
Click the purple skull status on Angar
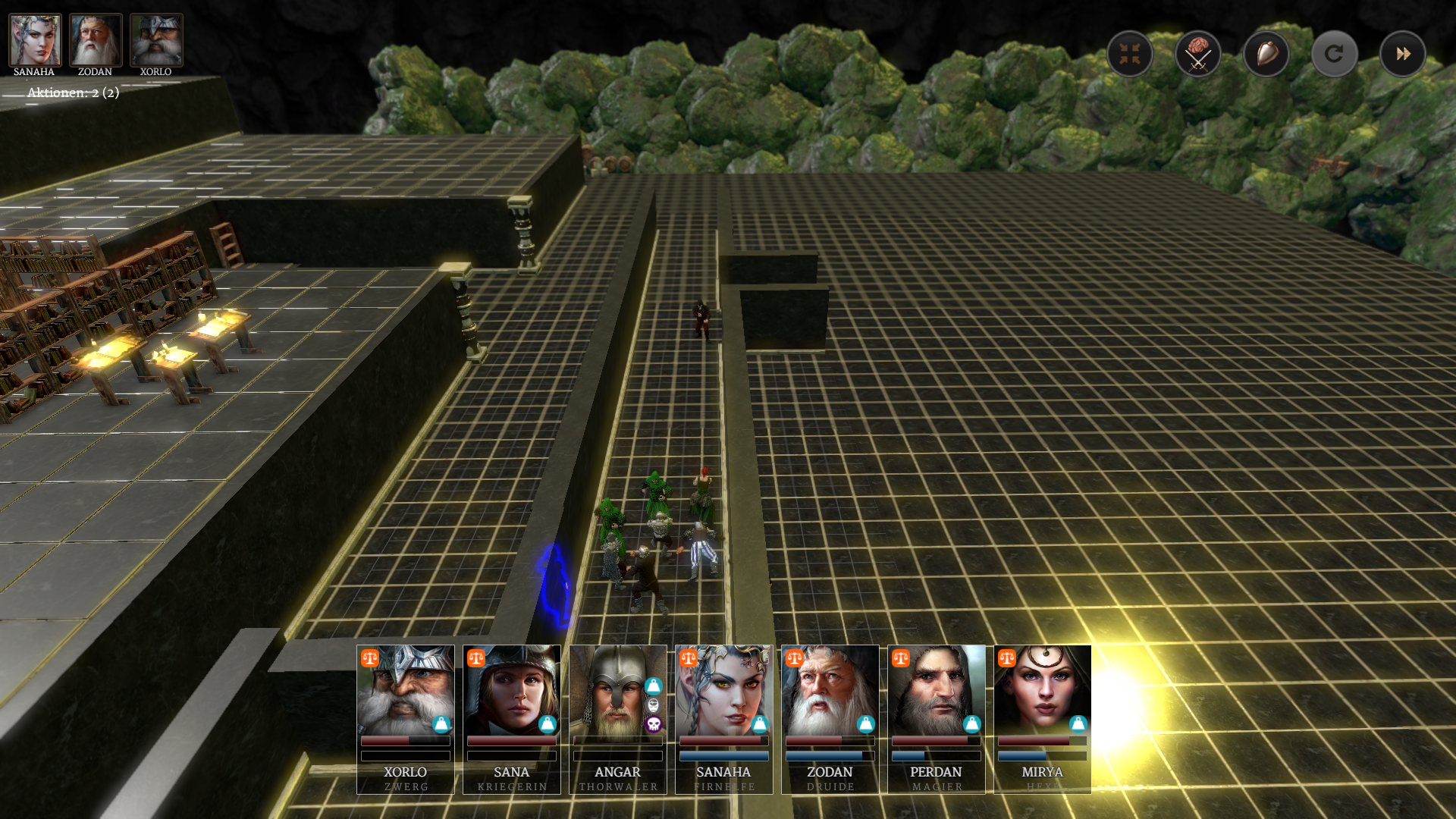tap(654, 725)
